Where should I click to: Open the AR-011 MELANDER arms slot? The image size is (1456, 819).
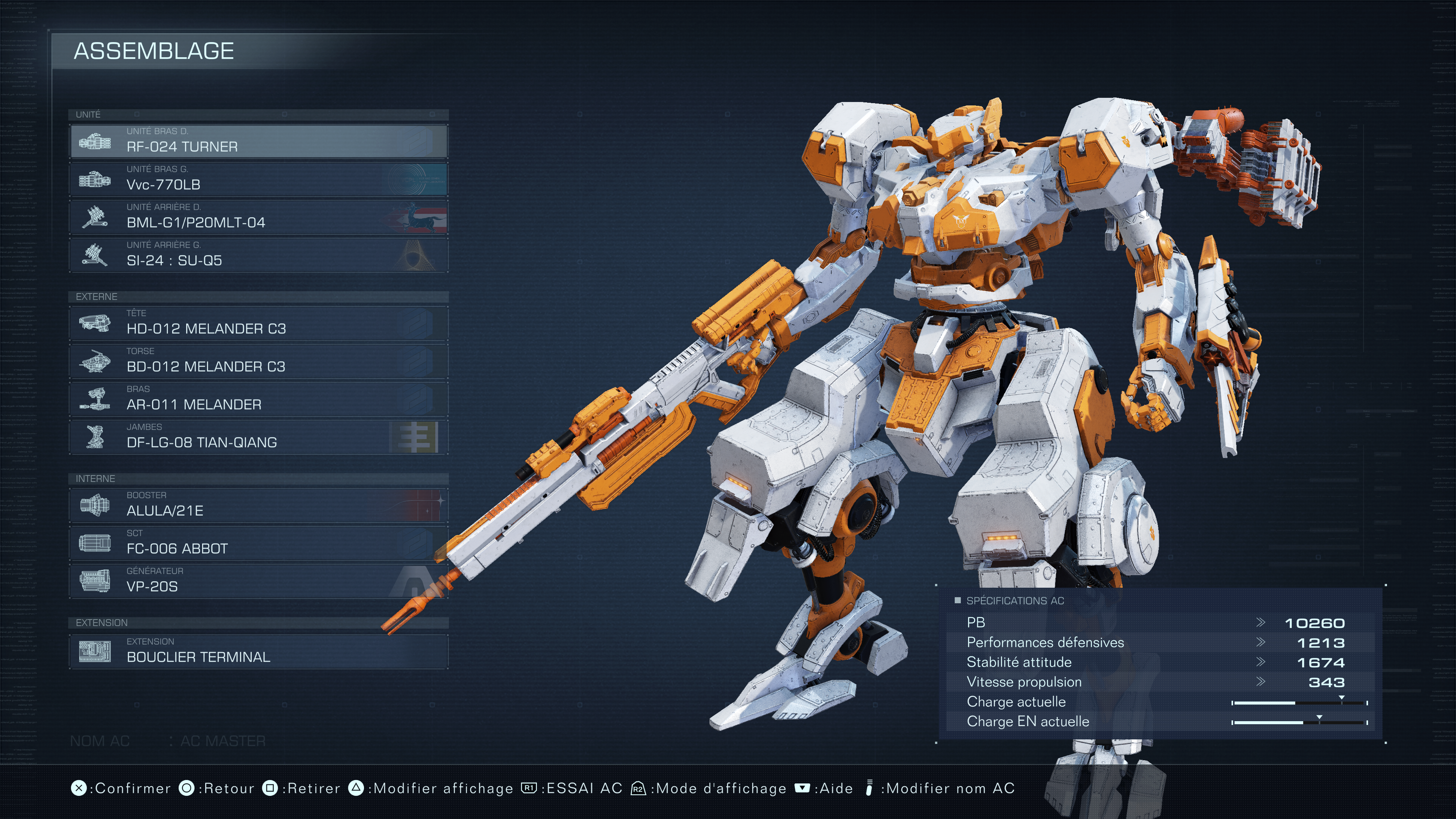click(x=259, y=399)
